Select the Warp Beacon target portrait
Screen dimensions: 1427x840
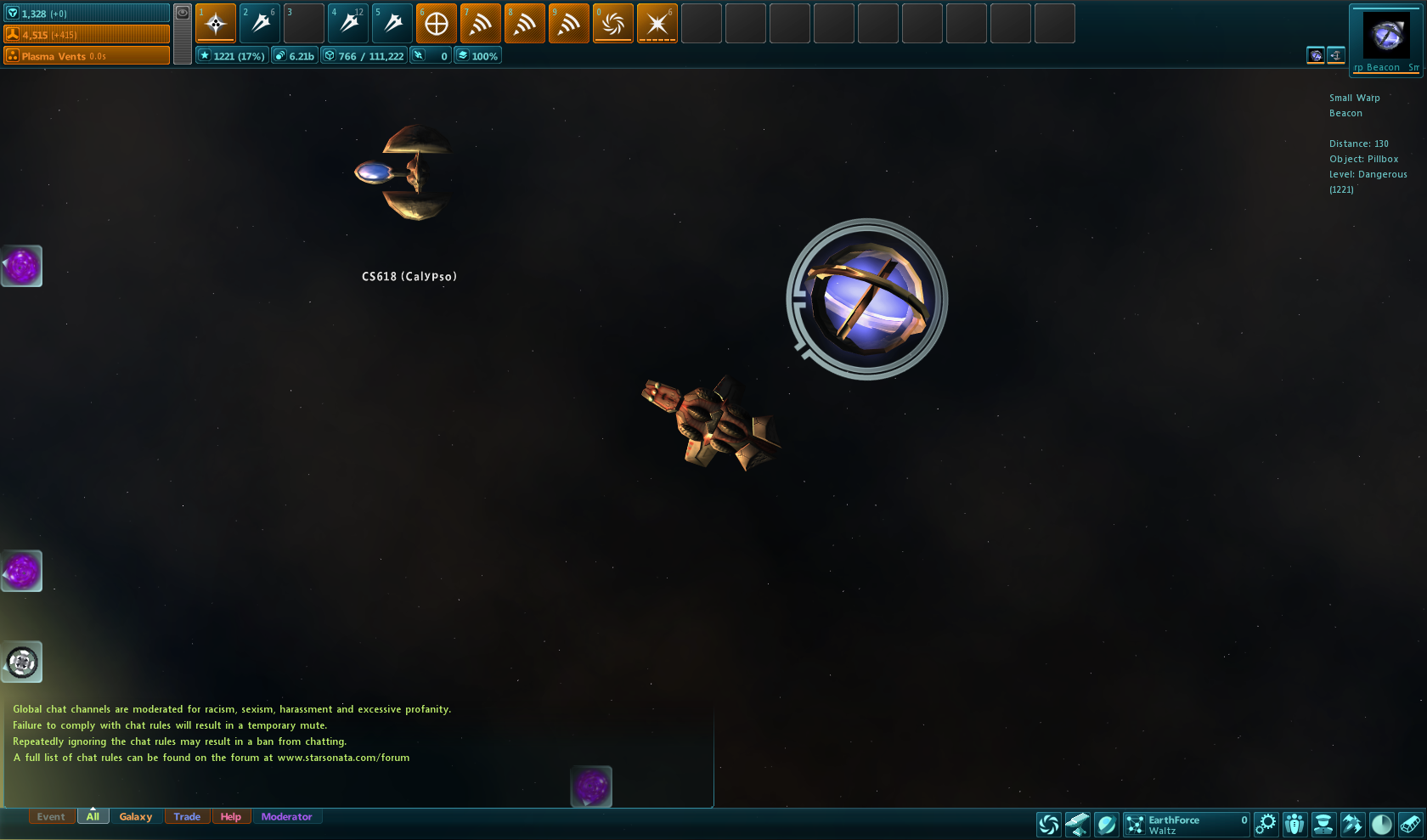1386,36
